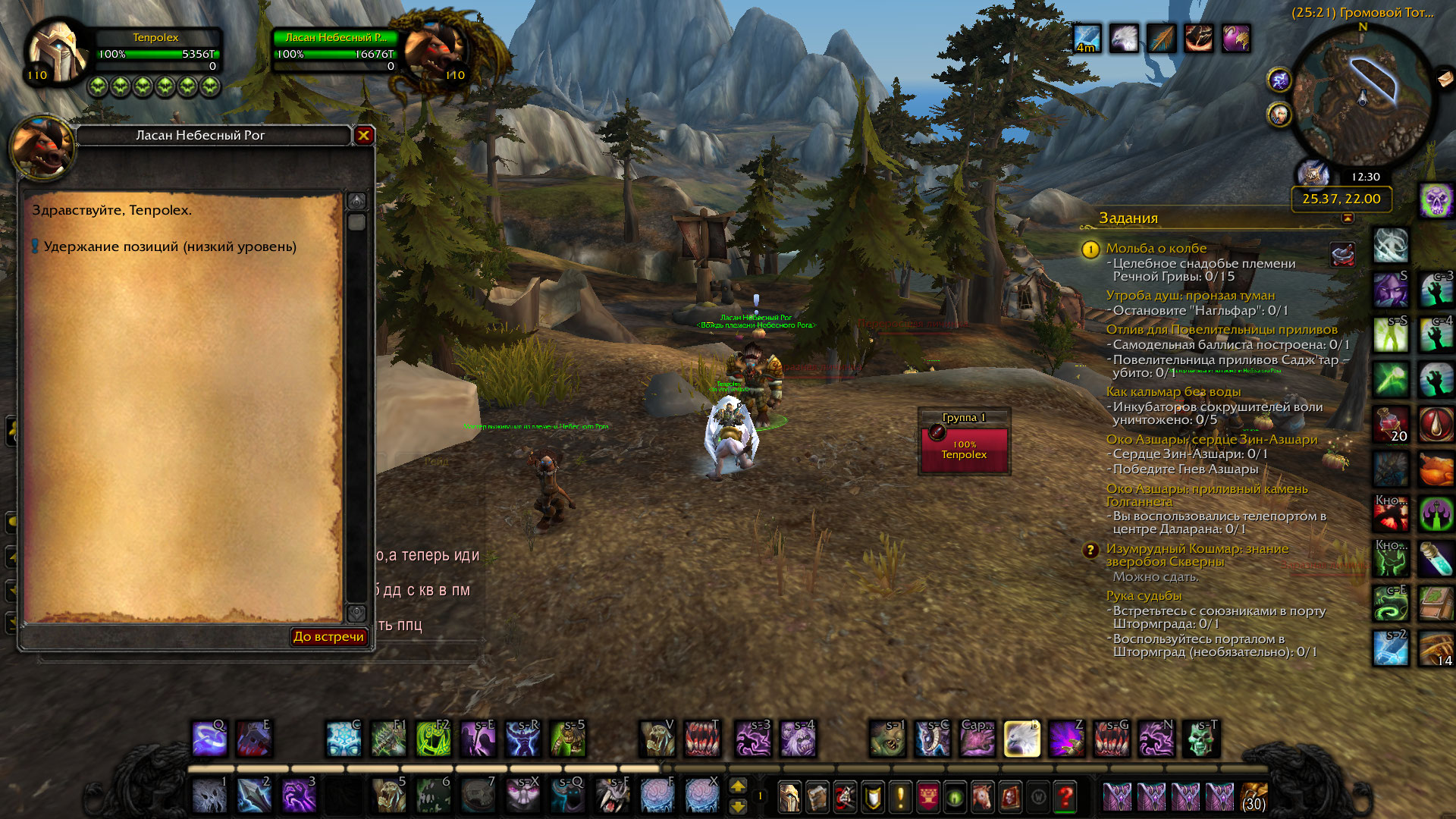1456x819 pixels.
Task: Open the character helmet micro-menu button
Action: [789, 796]
